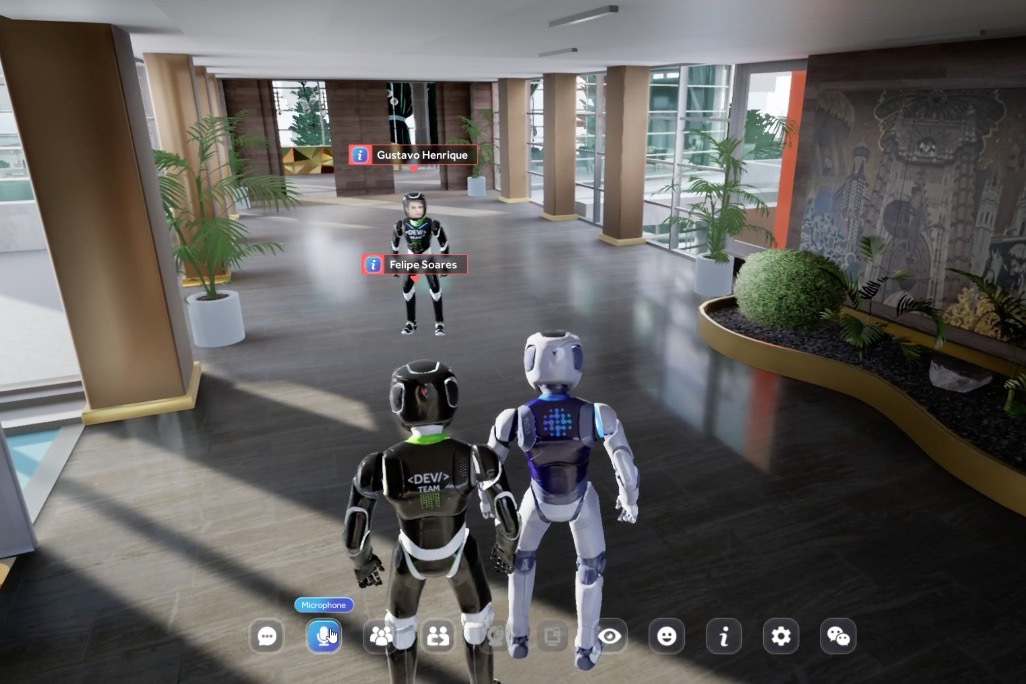Open the three-person group icon
Screen dimensions: 1026x684
380,636
